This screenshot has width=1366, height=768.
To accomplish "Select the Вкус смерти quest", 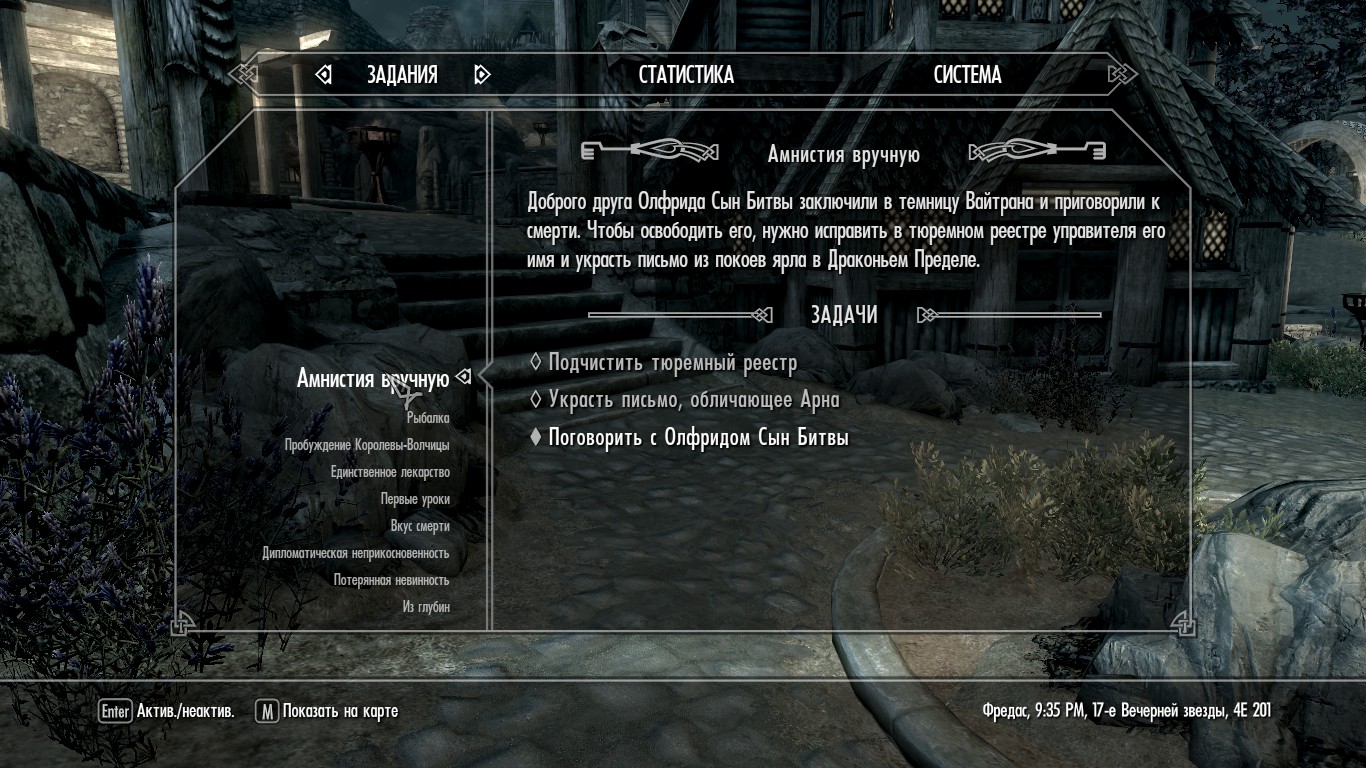I will pos(420,526).
